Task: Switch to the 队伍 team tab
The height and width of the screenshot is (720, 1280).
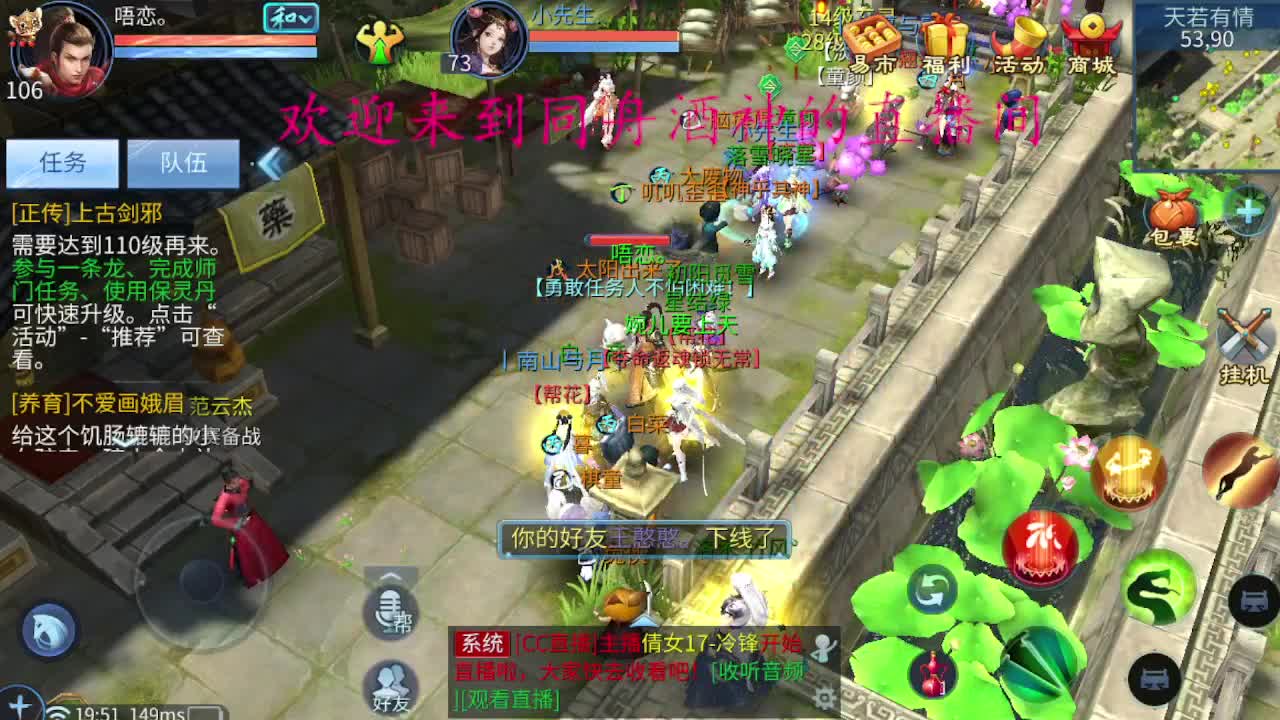Action: coord(183,164)
